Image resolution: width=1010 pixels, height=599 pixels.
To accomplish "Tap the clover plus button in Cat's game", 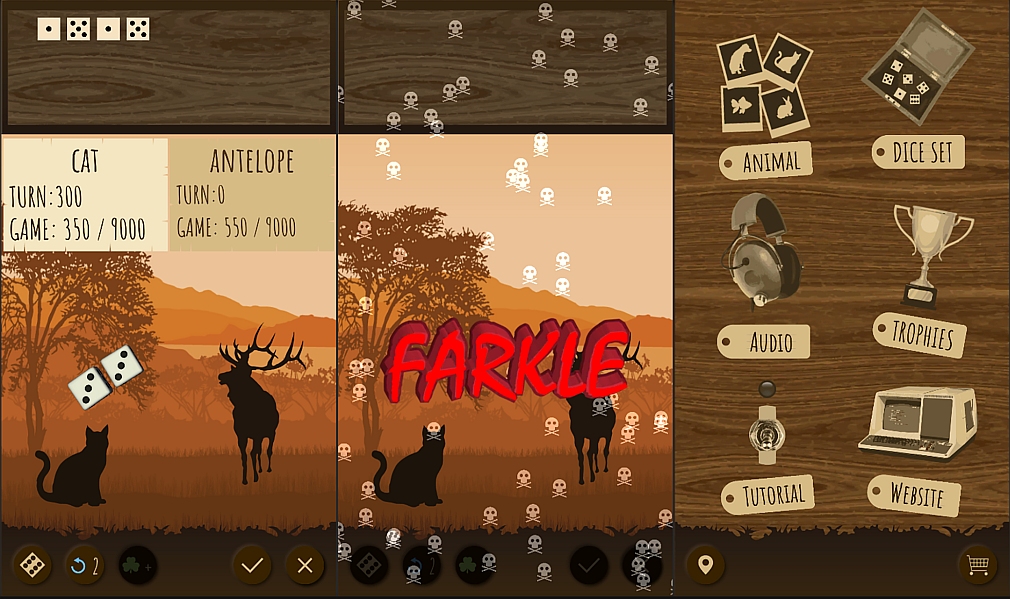I will pyautogui.click(x=137, y=566).
